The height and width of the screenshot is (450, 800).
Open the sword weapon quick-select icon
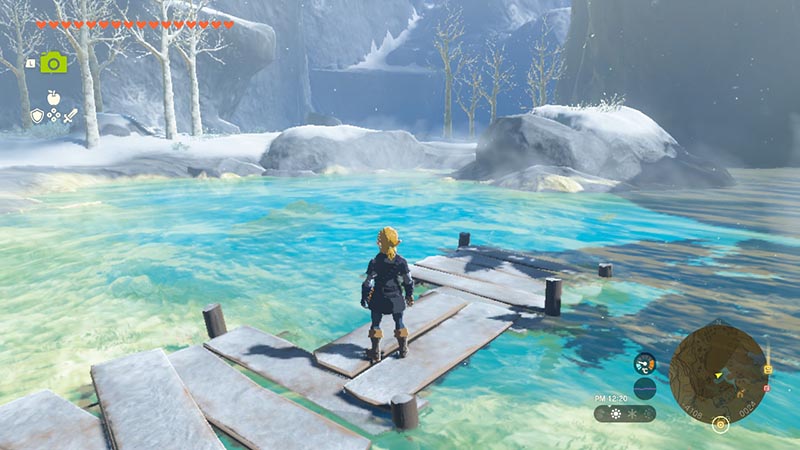71,116
